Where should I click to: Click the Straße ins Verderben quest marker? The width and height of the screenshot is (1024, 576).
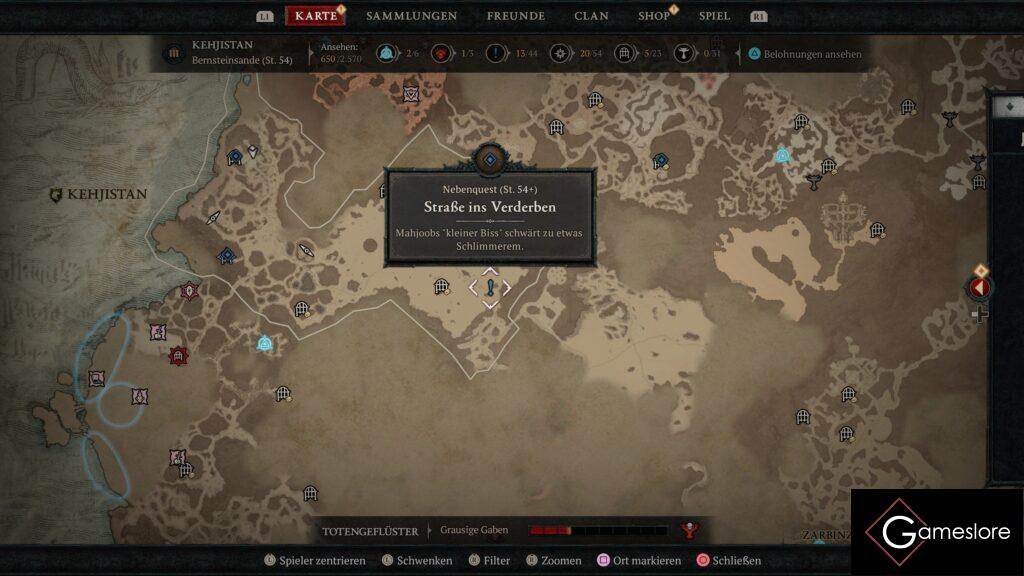(x=490, y=288)
